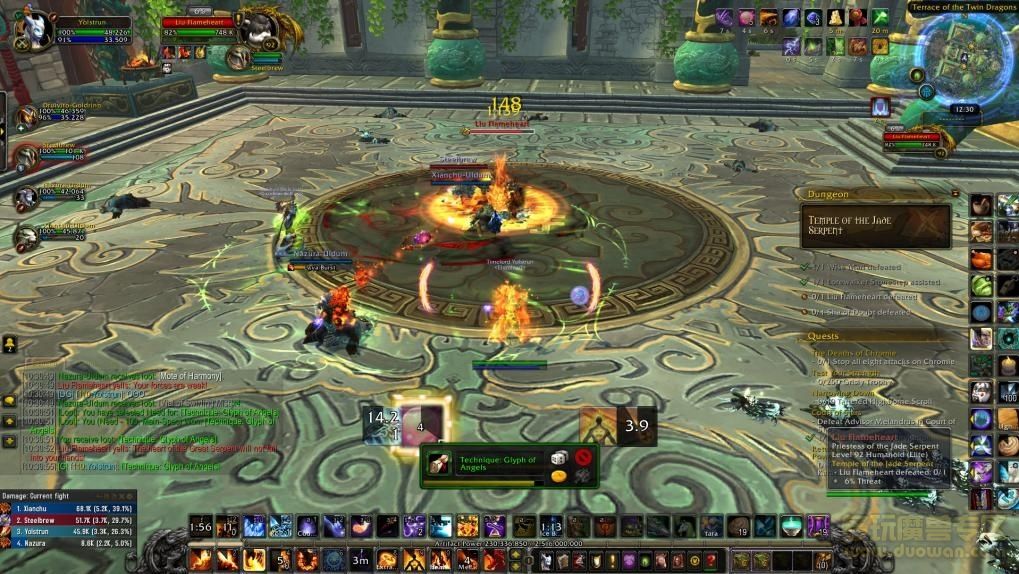The width and height of the screenshot is (1019, 574).
Task: Click the green leaf button on the minimap edge
Action: pos(918,75)
